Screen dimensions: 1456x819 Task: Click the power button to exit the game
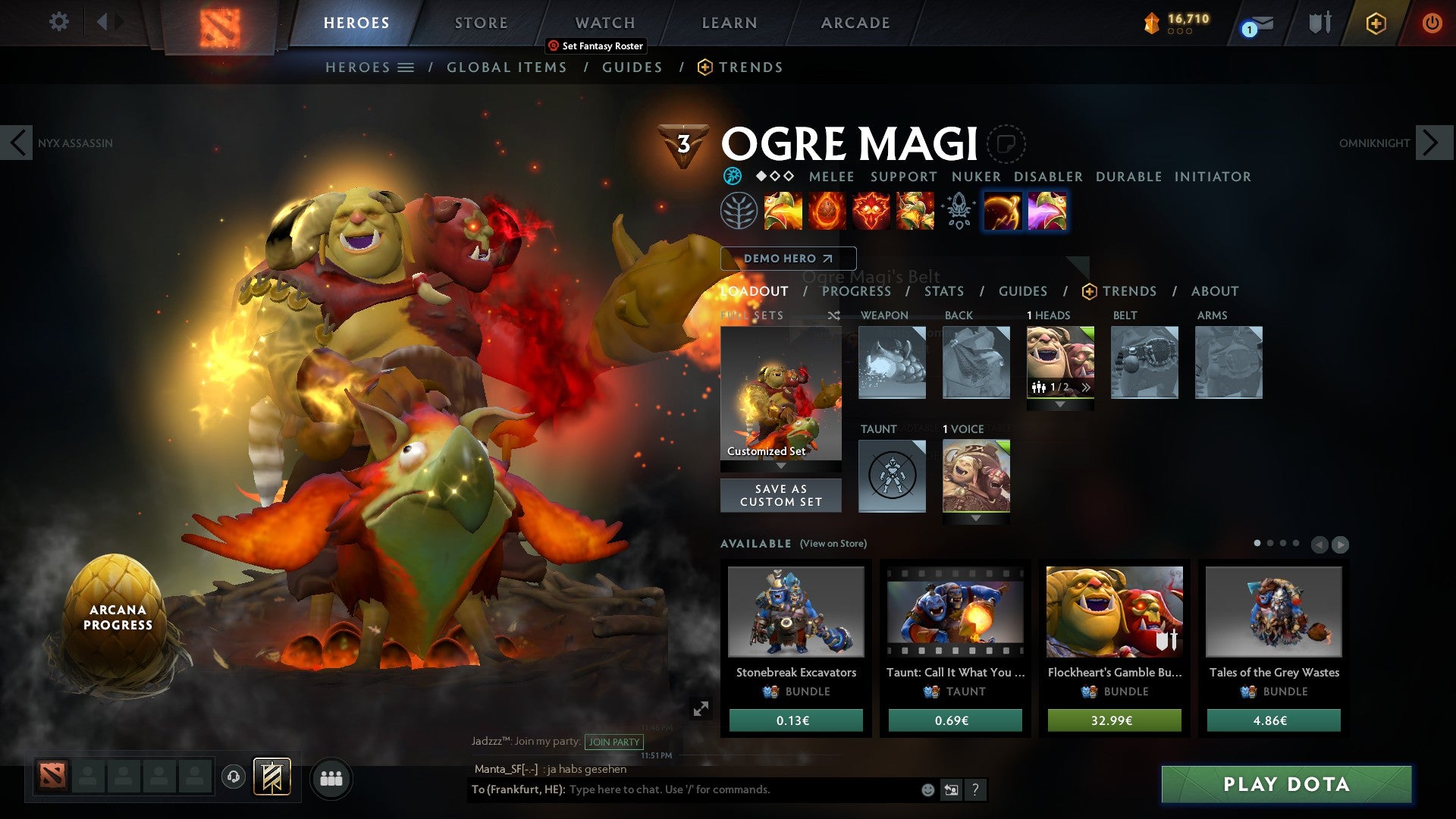tap(1432, 23)
